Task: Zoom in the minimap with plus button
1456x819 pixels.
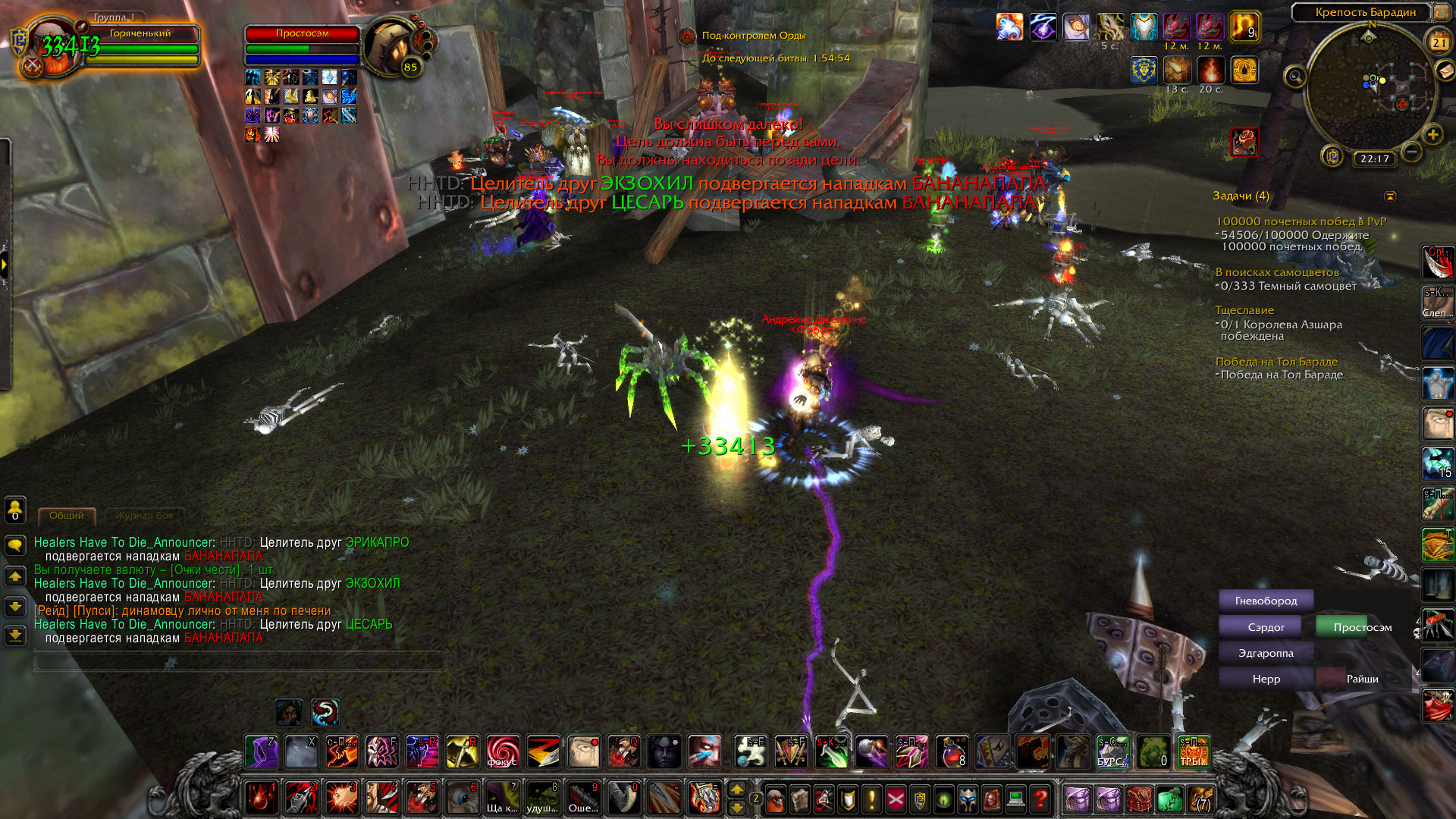Action: [1432, 135]
